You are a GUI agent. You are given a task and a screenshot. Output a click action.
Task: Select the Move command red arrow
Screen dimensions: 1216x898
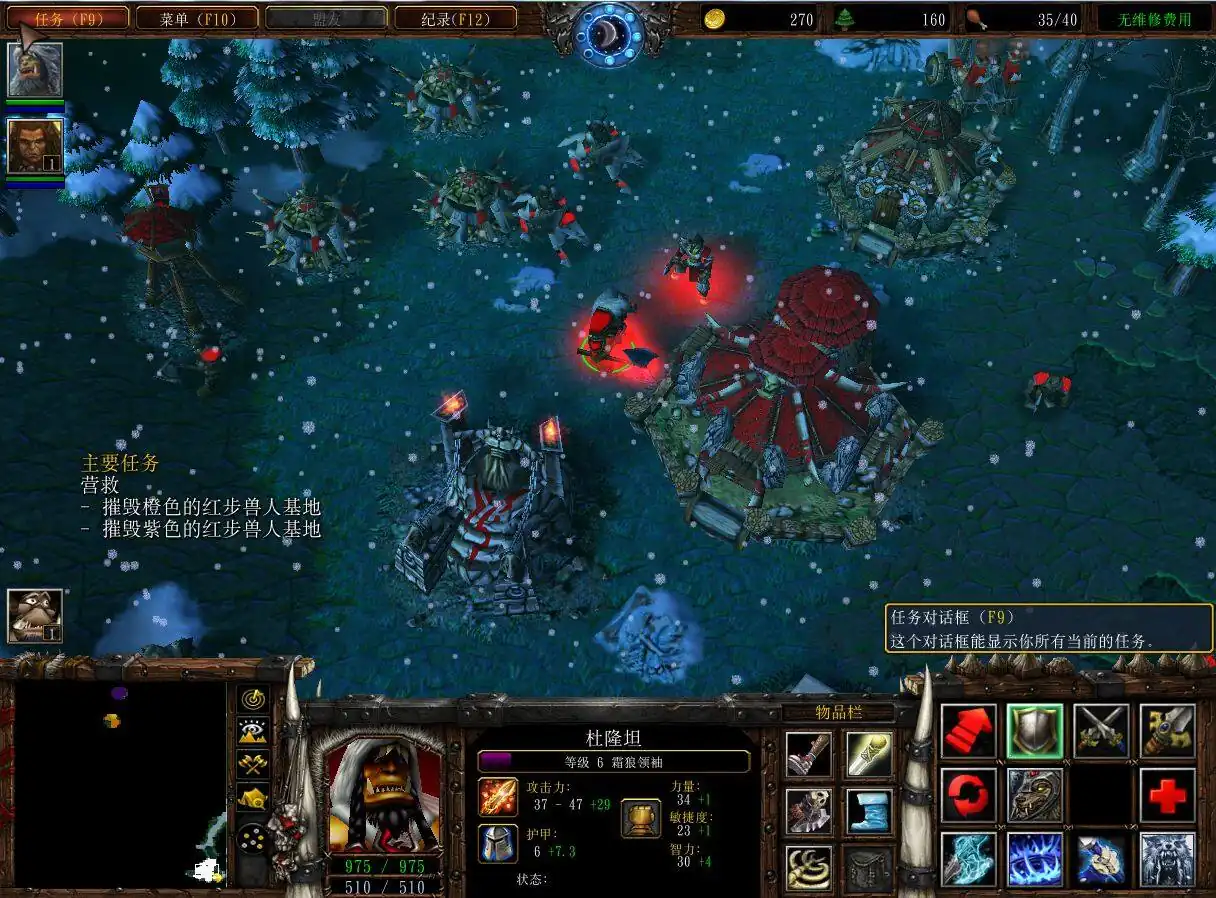point(968,732)
